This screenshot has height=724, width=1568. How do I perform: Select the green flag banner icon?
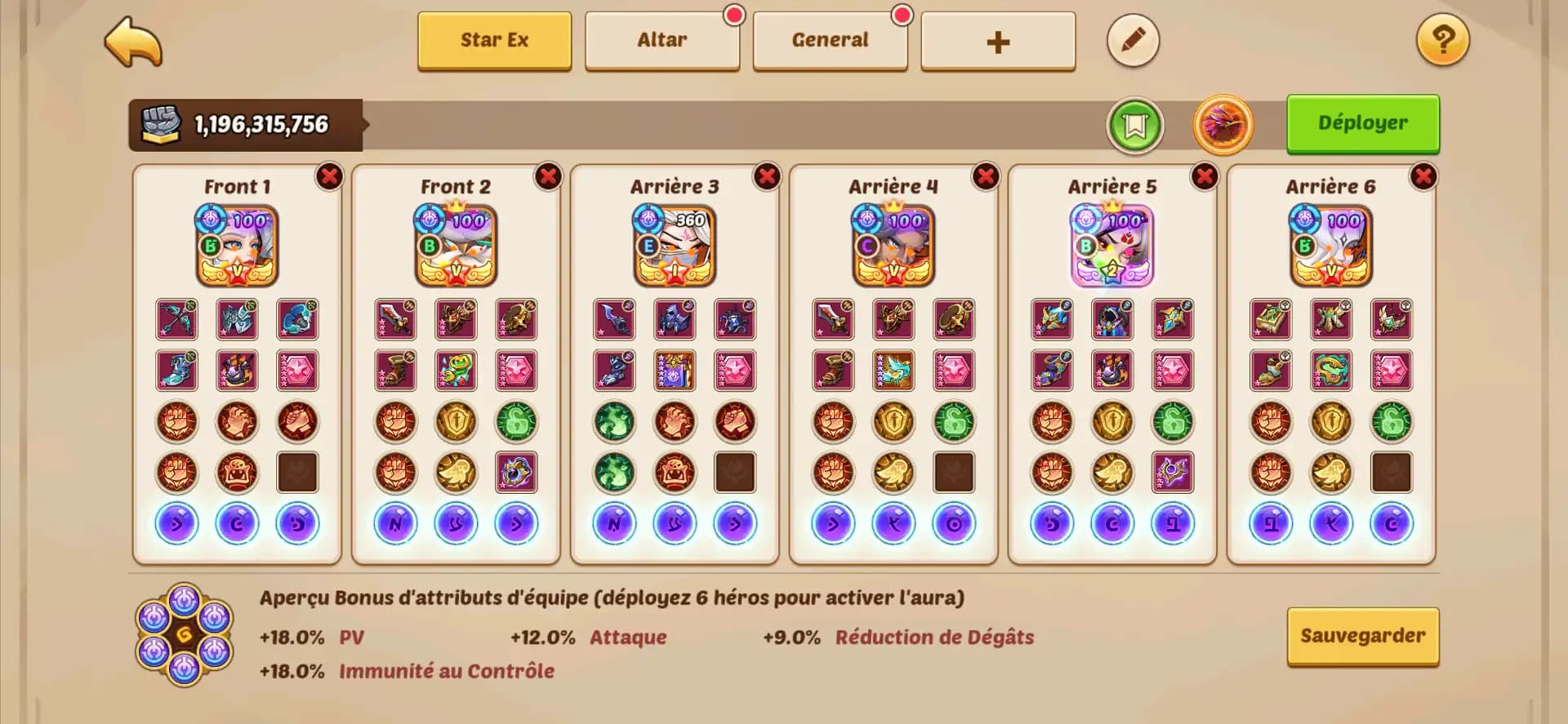[x=1136, y=124]
